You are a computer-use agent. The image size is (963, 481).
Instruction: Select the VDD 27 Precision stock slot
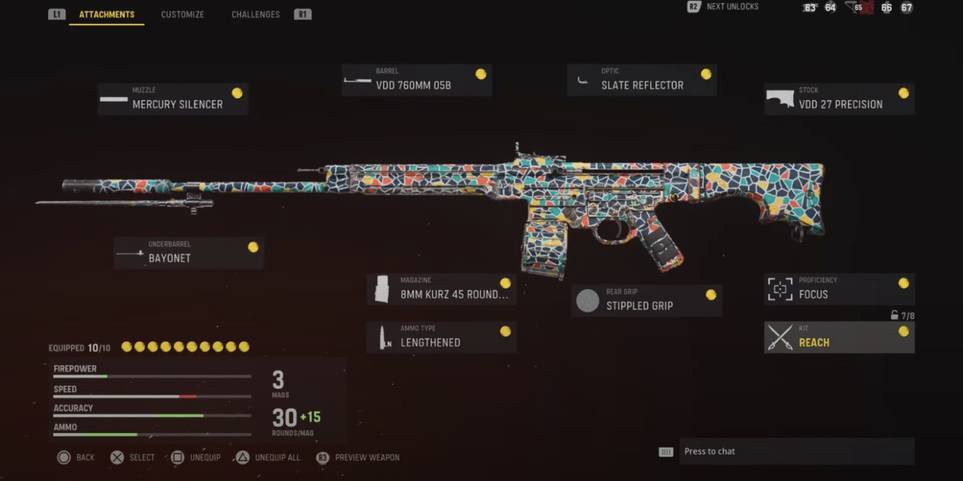pyautogui.click(x=839, y=99)
